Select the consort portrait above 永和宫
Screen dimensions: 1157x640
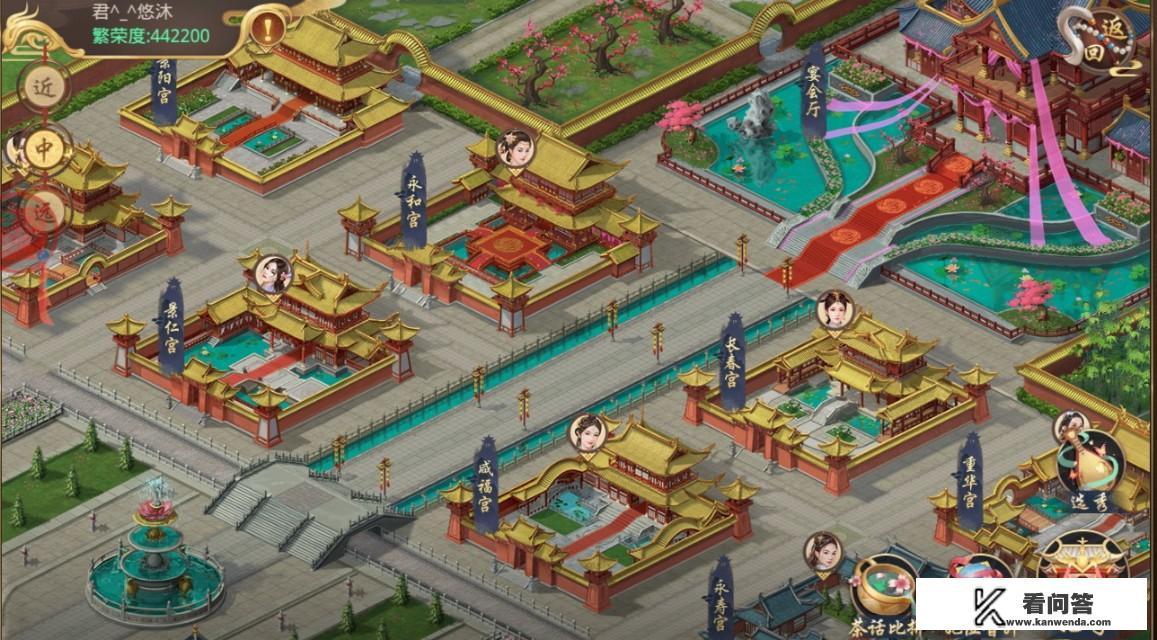tap(515, 149)
